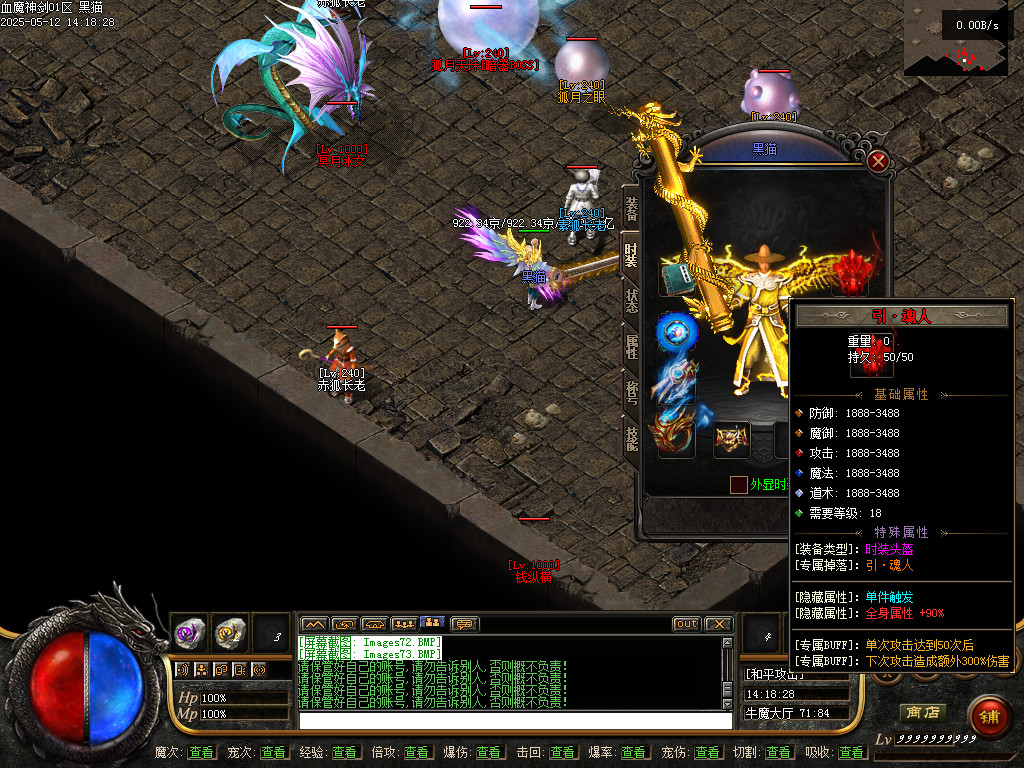Click the chat text input box

point(515,720)
